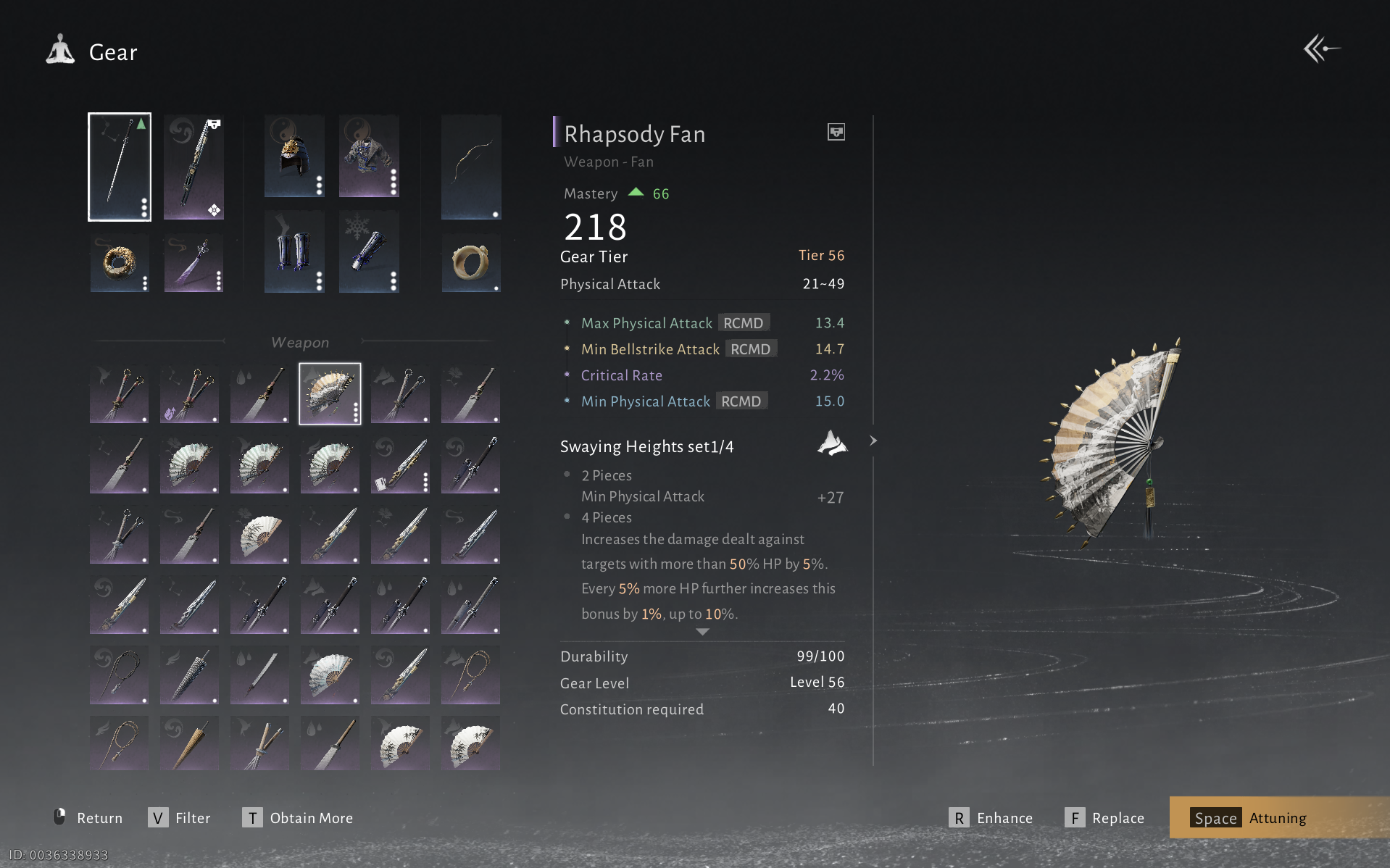Select the highlighted Rhapsody Fan in inventory
This screenshot has height=868, width=1390.
click(330, 393)
